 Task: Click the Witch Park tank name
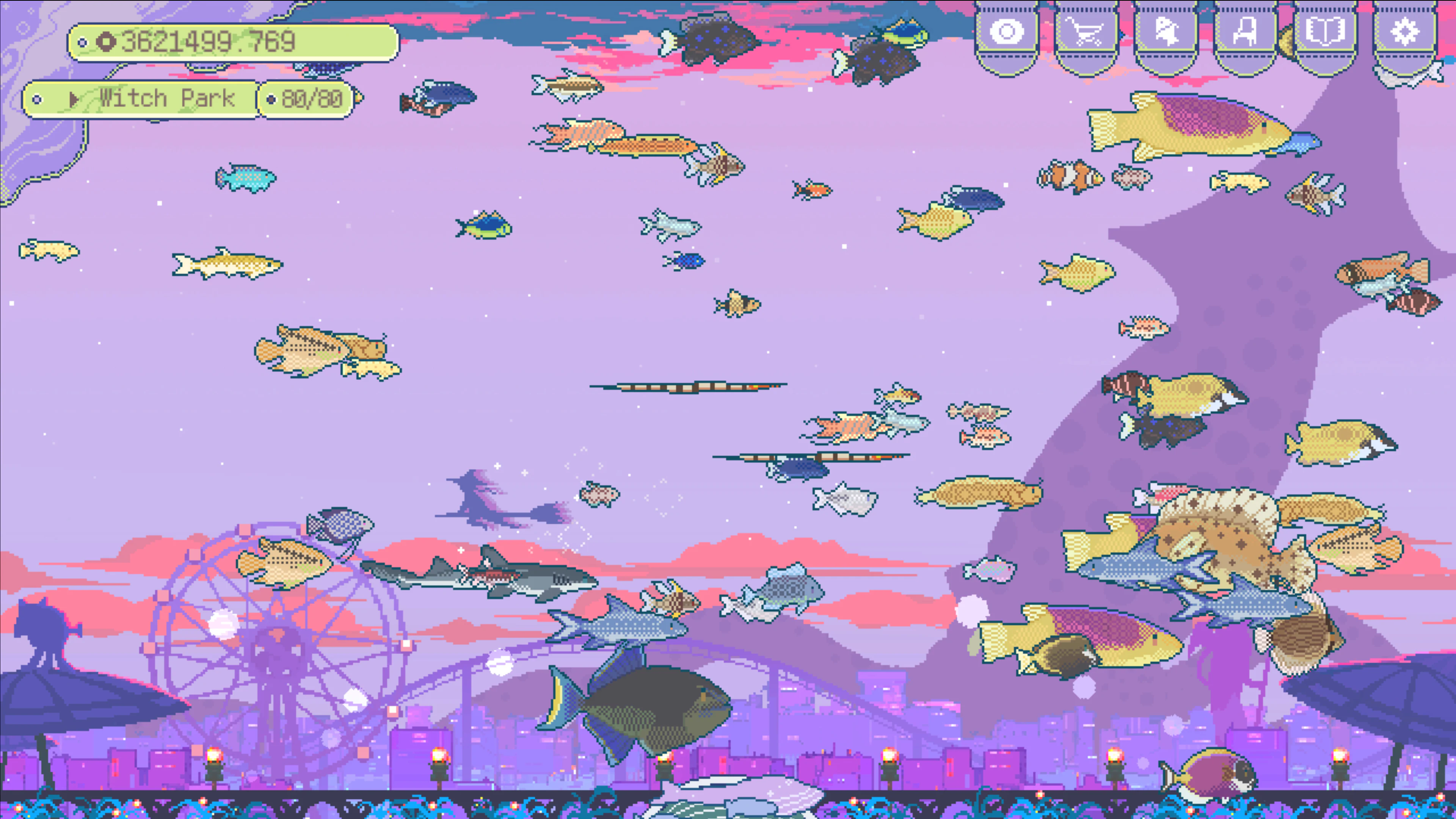point(167,98)
